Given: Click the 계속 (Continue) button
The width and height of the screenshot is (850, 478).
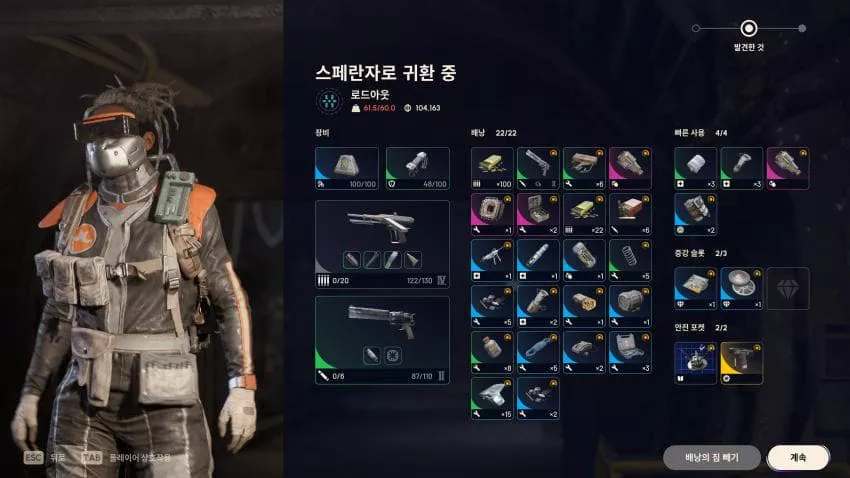Looking at the screenshot, I should [798, 457].
